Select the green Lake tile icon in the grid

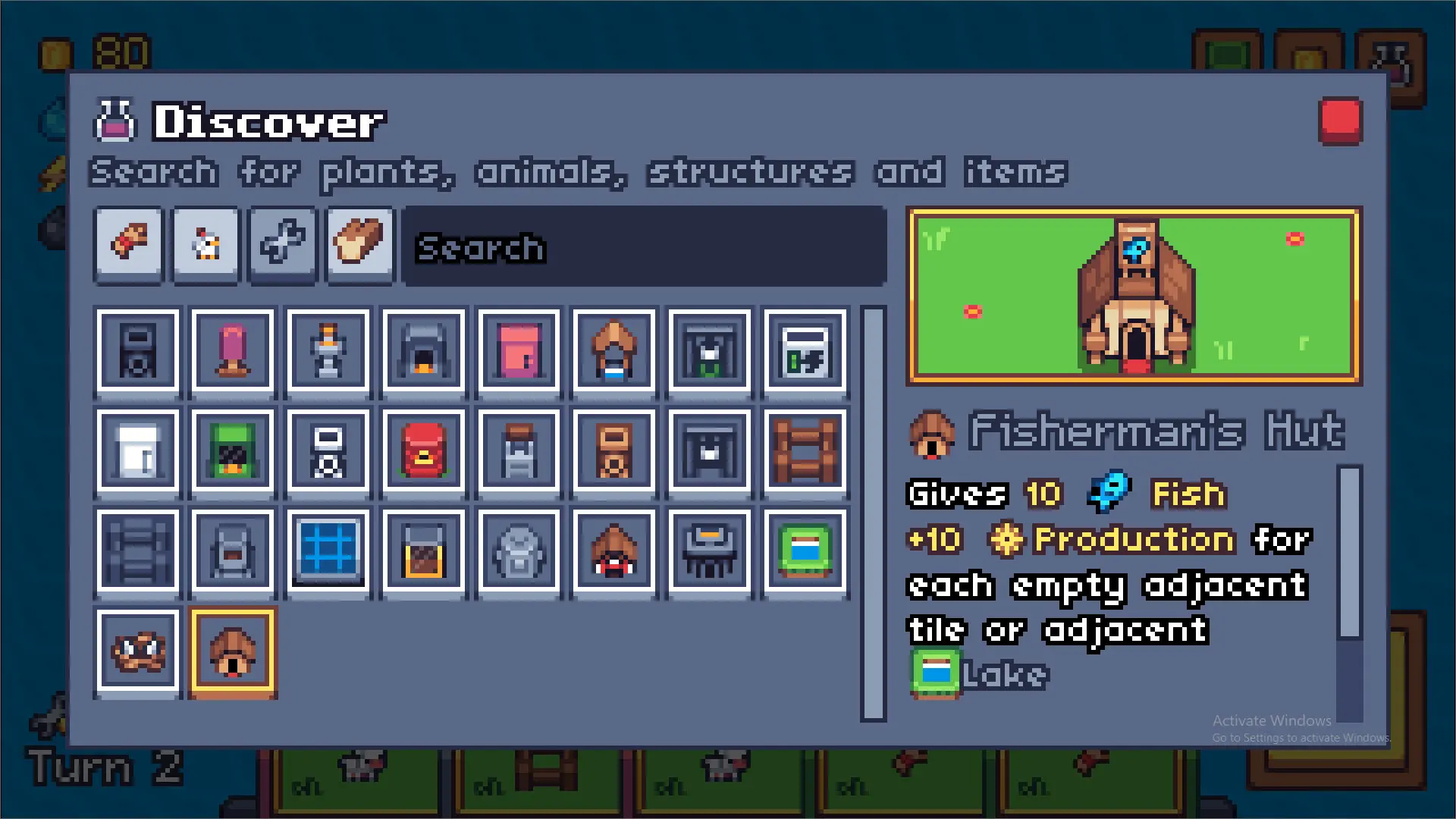point(805,552)
